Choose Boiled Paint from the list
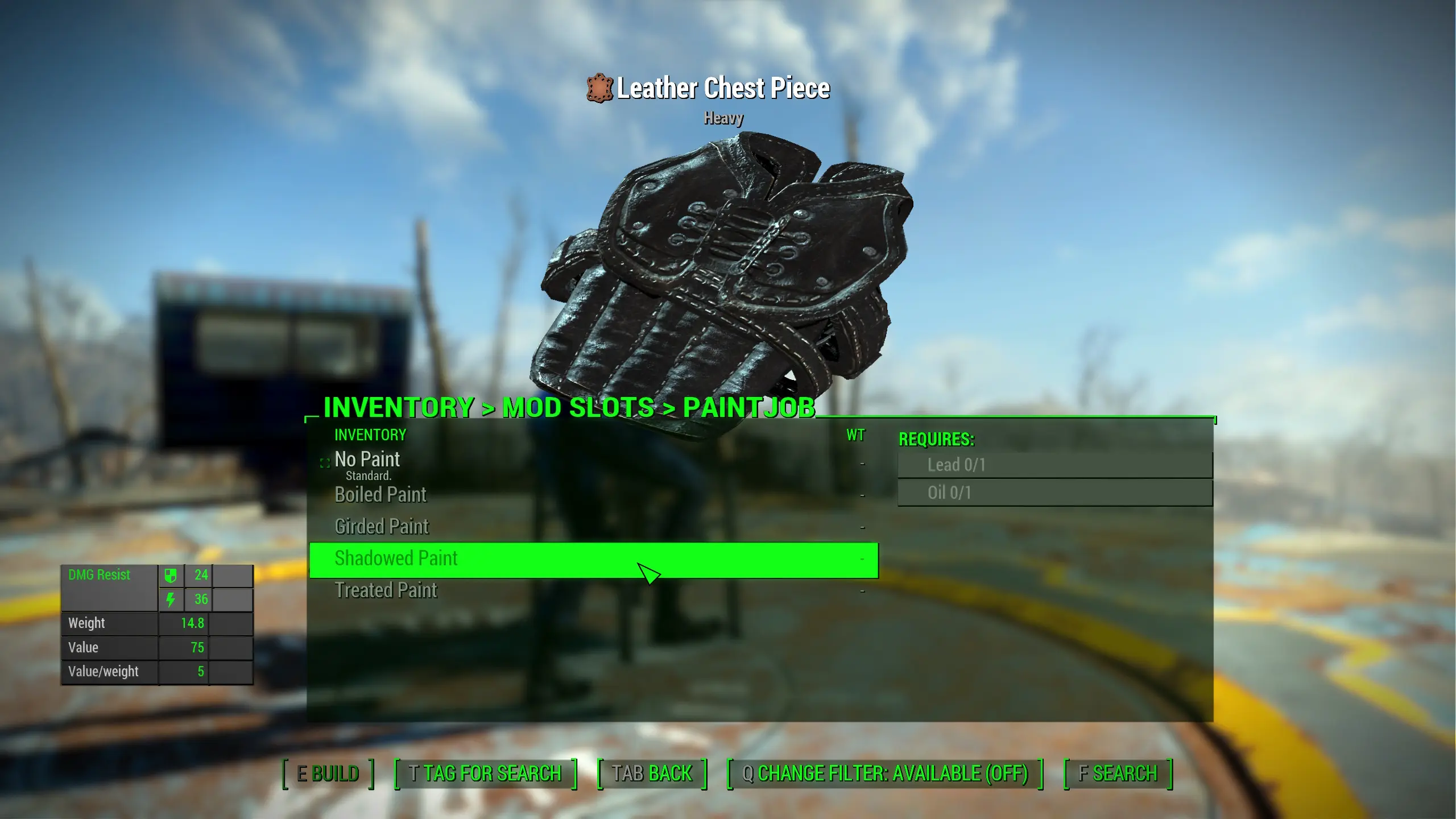 pos(380,495)
